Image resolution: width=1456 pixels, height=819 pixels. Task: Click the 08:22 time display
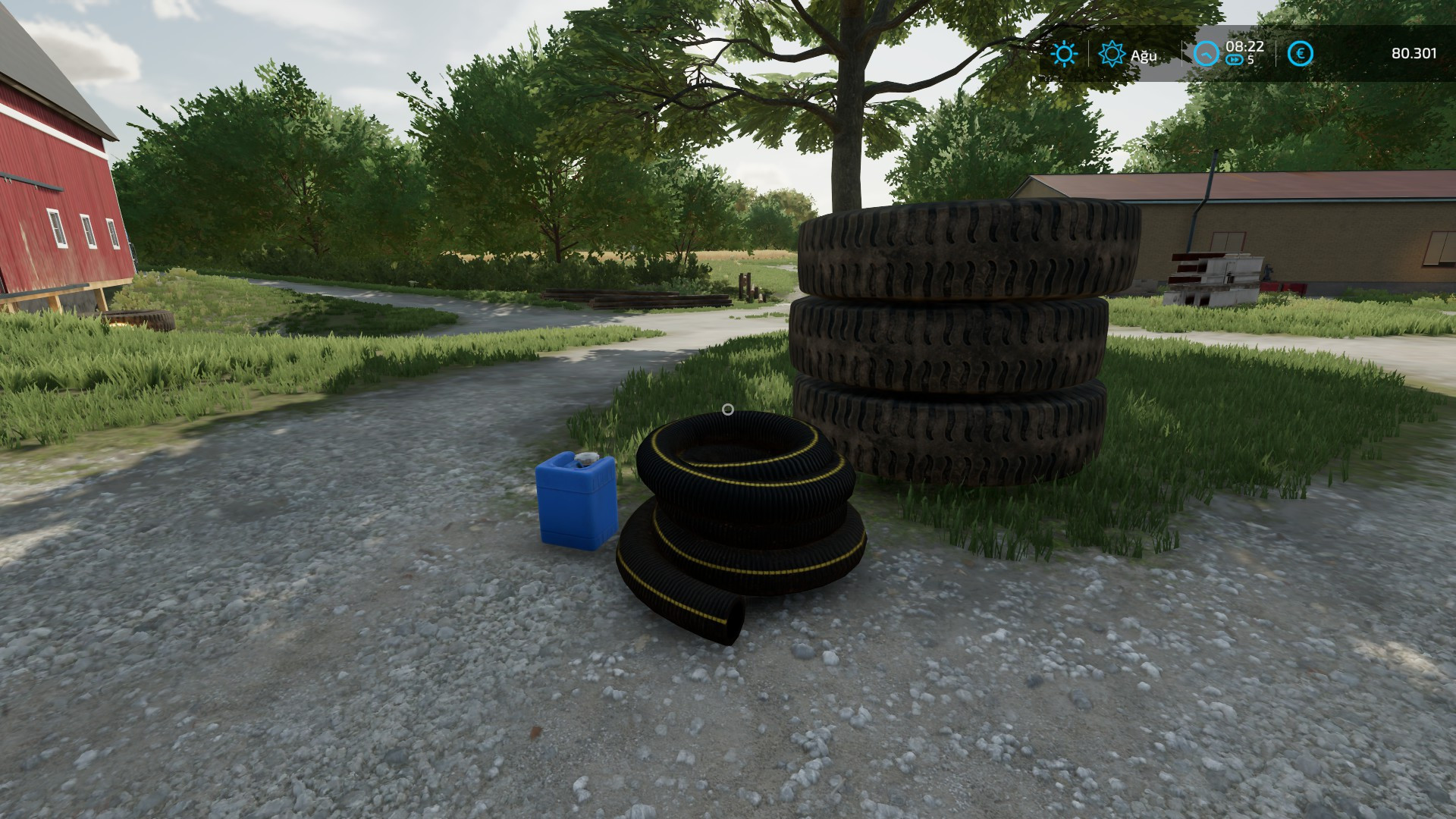(1244, 49)
